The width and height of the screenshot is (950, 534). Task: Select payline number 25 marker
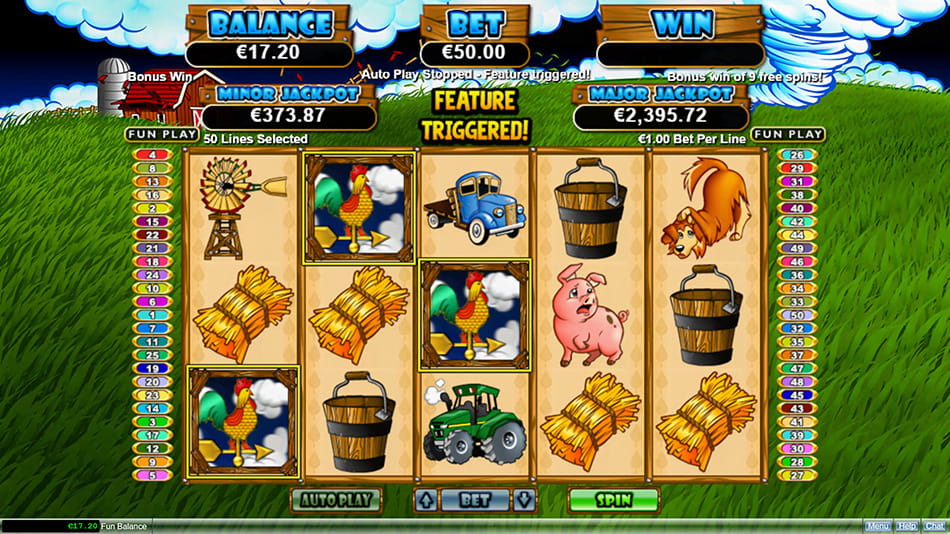click(x=151, y=355)
